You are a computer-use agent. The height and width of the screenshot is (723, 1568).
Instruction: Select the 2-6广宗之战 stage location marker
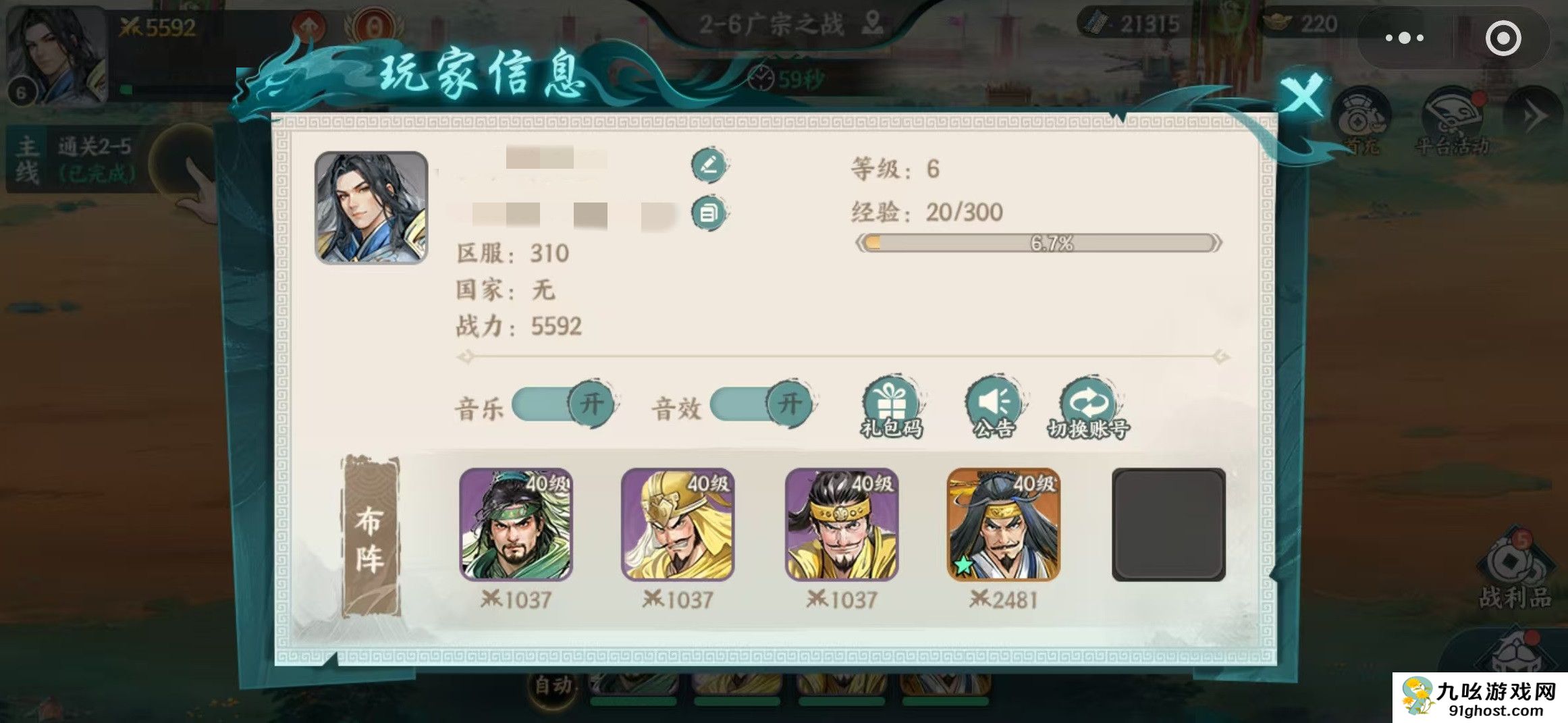click(873, 22)
